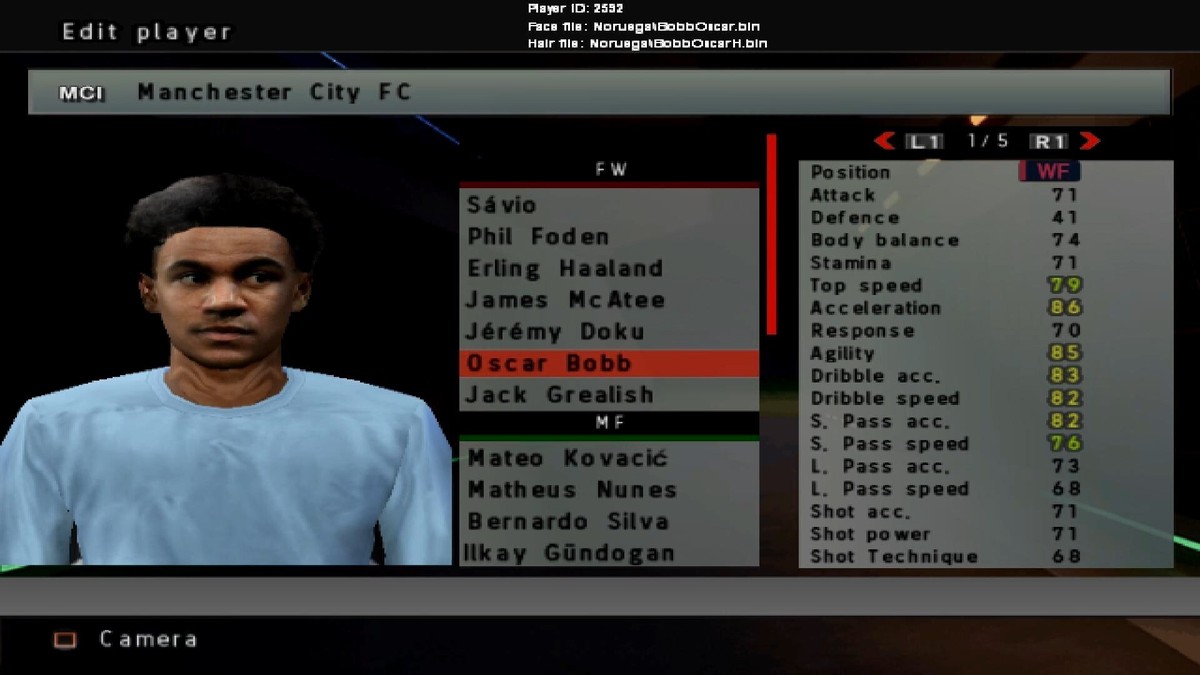The height and width of the screenshot is (675, 1200).
Task: Select Mateo Kovačić from the midfielders
Action: coord(567,458)
